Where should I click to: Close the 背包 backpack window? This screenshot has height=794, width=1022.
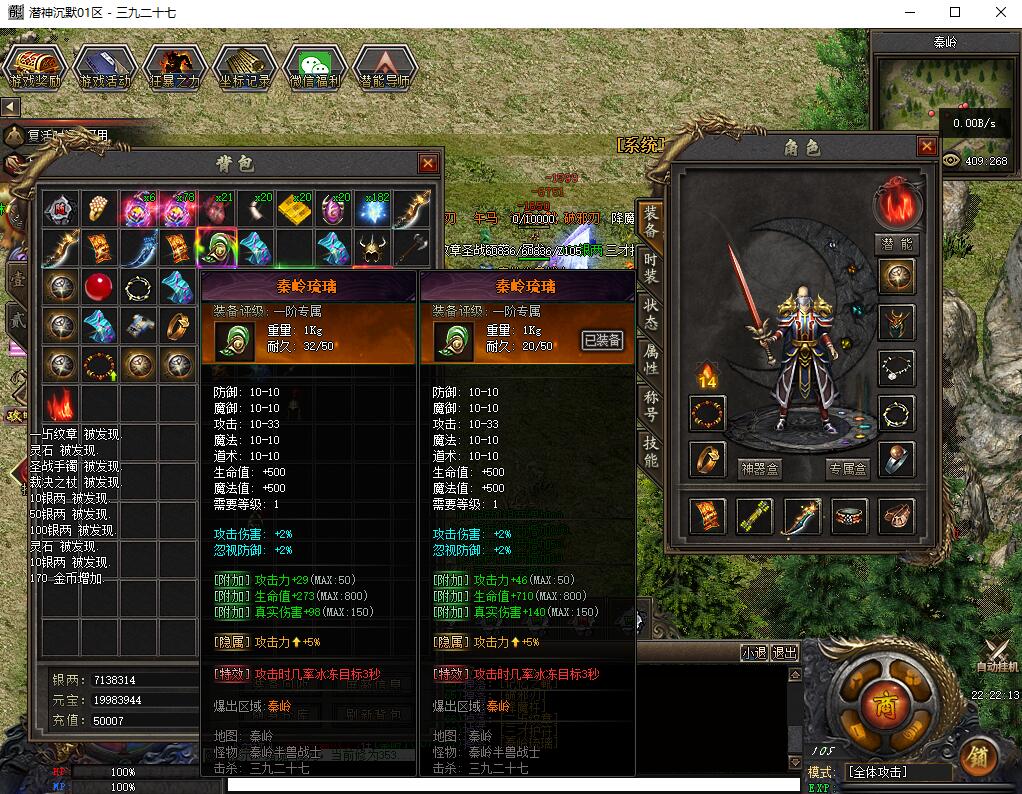(428, 163)
